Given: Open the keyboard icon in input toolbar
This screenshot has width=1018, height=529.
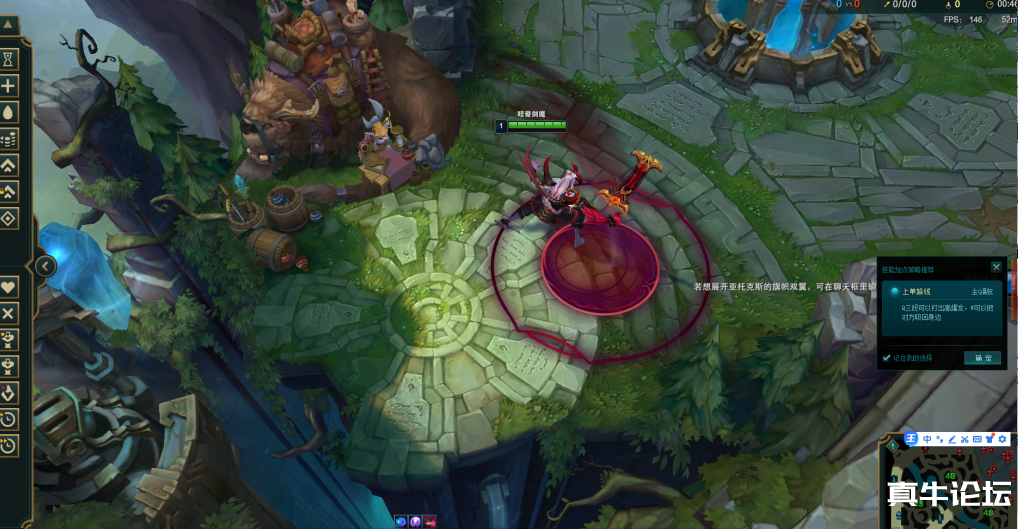Looking at the screenshot, I should click(978, 439).
